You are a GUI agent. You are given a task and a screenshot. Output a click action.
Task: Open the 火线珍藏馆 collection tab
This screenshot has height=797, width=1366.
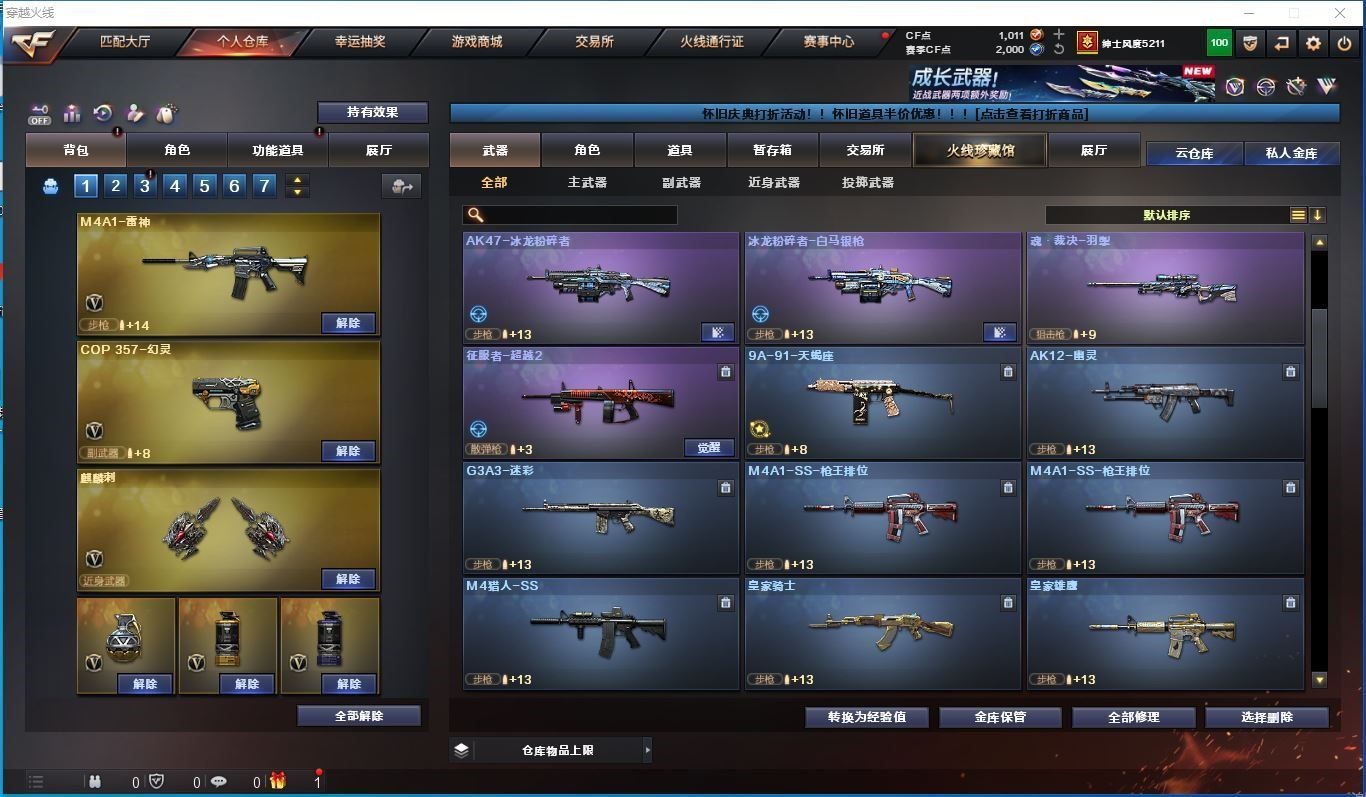coord(980,150)
